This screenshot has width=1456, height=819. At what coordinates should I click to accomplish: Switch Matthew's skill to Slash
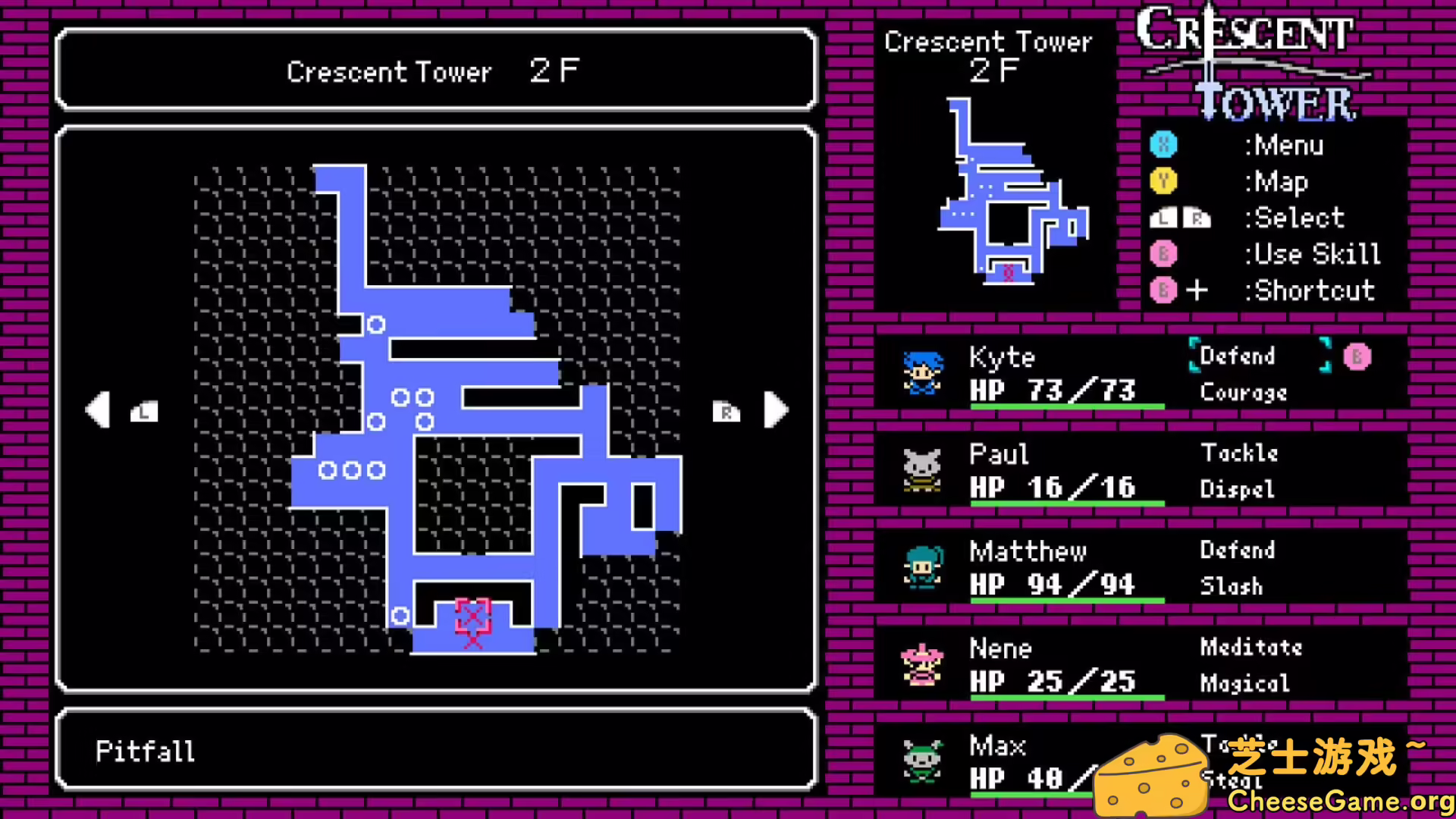[x=1232, y=585]
